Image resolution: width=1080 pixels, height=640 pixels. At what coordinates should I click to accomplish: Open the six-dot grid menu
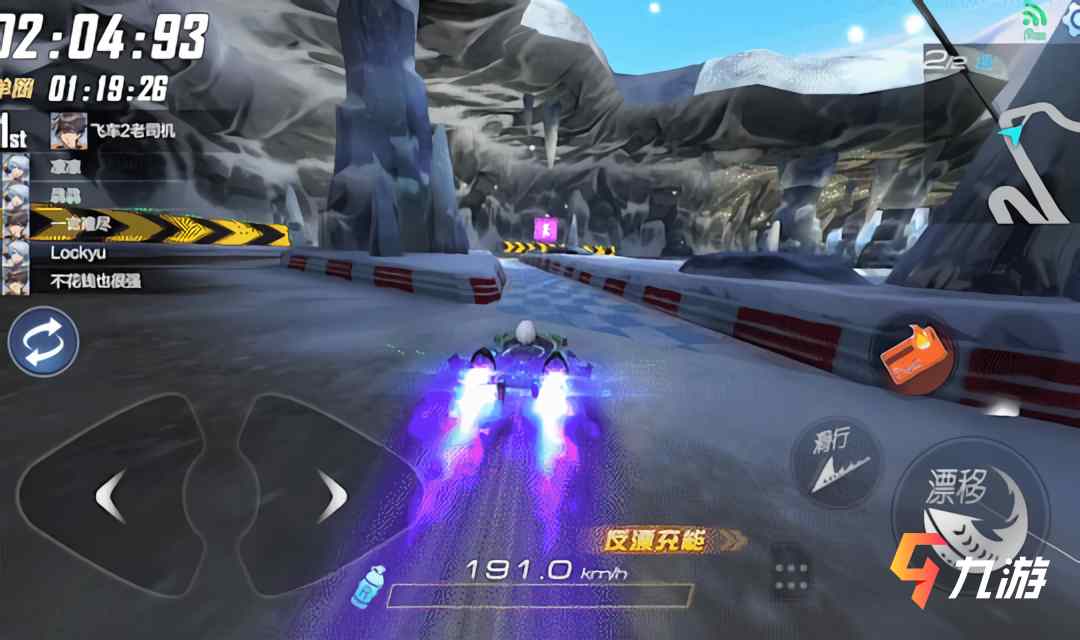click(x=791, y=573)
